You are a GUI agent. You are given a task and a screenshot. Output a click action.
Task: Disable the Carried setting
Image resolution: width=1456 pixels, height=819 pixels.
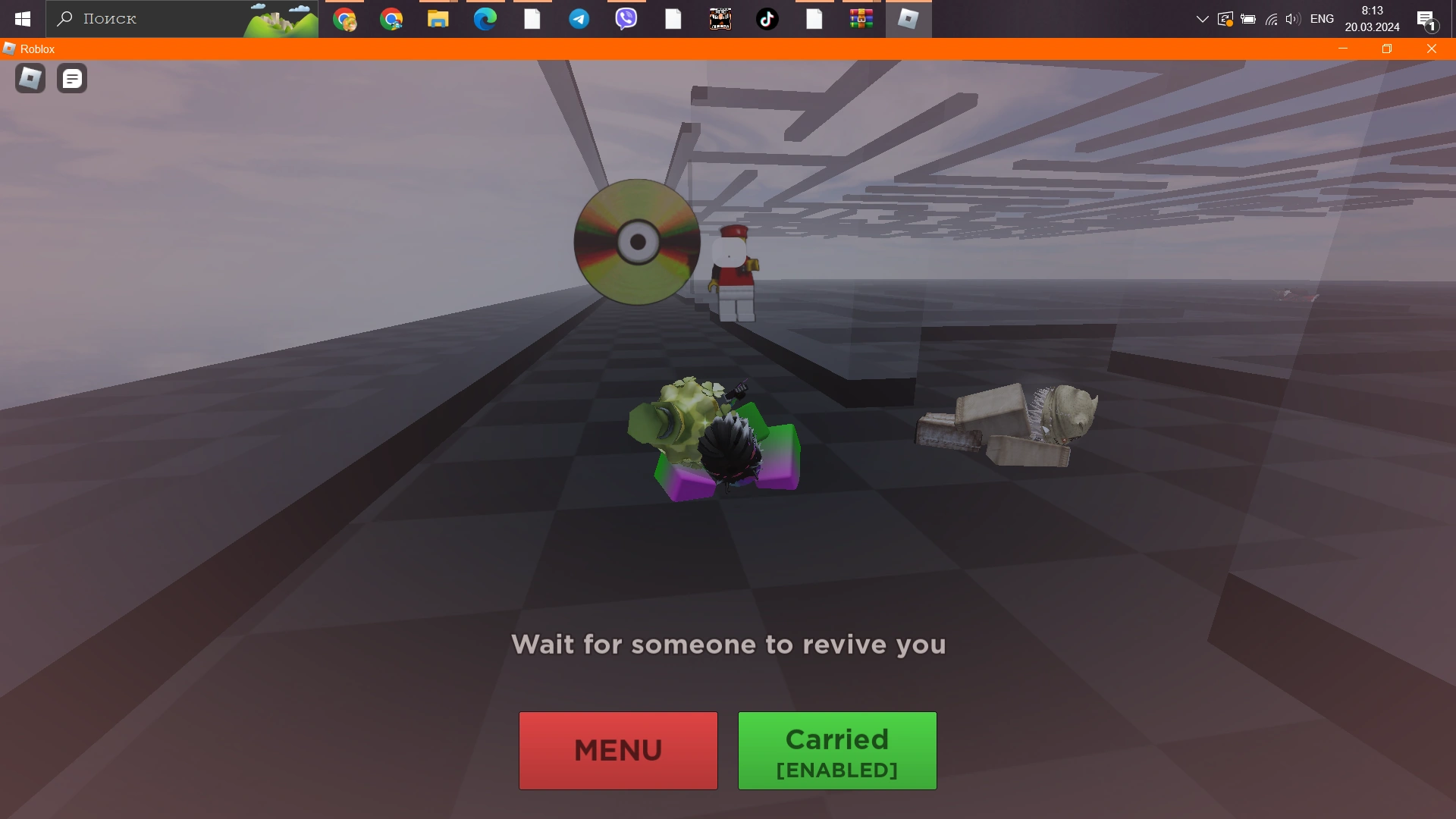836,751
